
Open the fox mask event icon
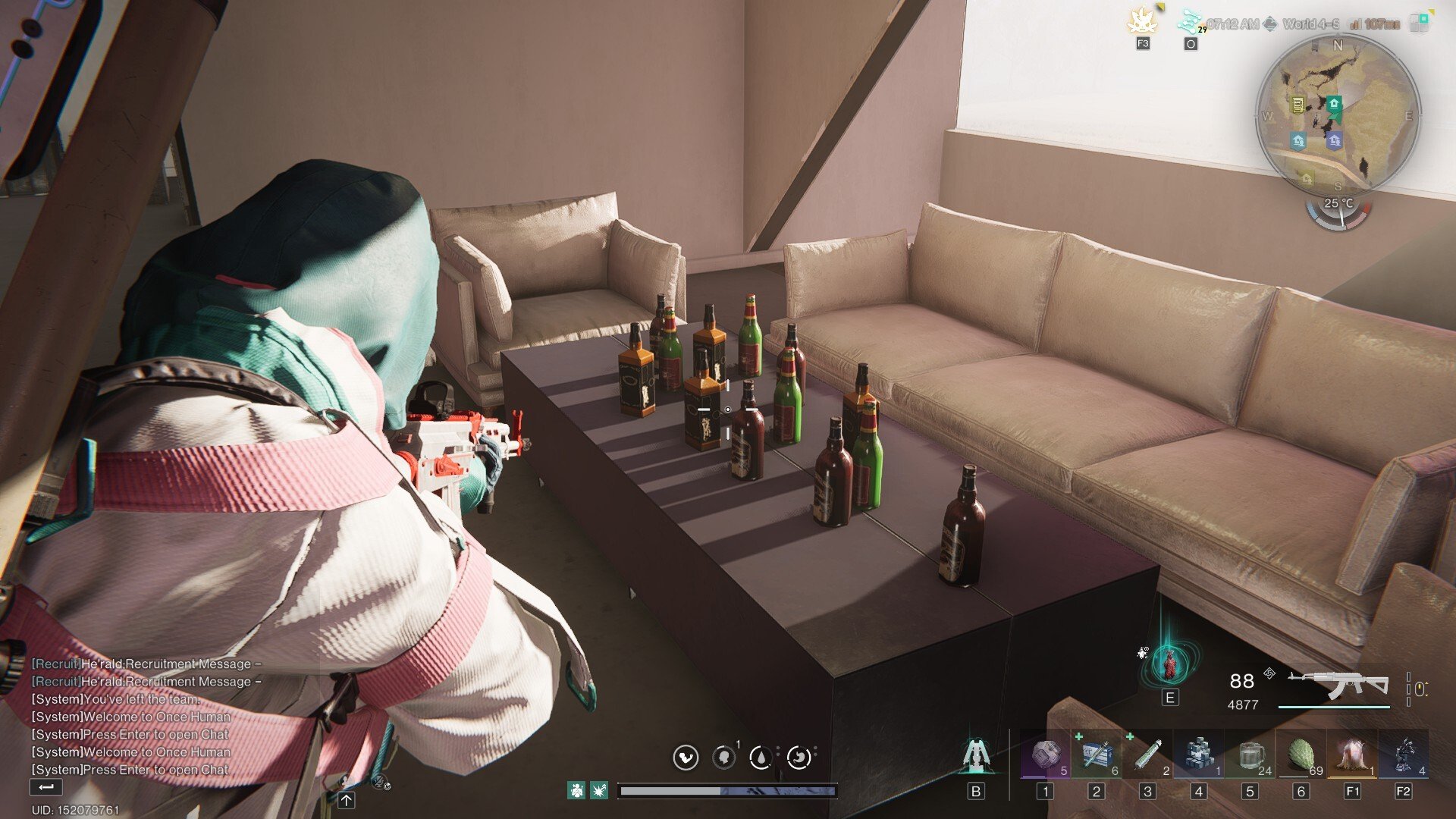point(1142,22)
